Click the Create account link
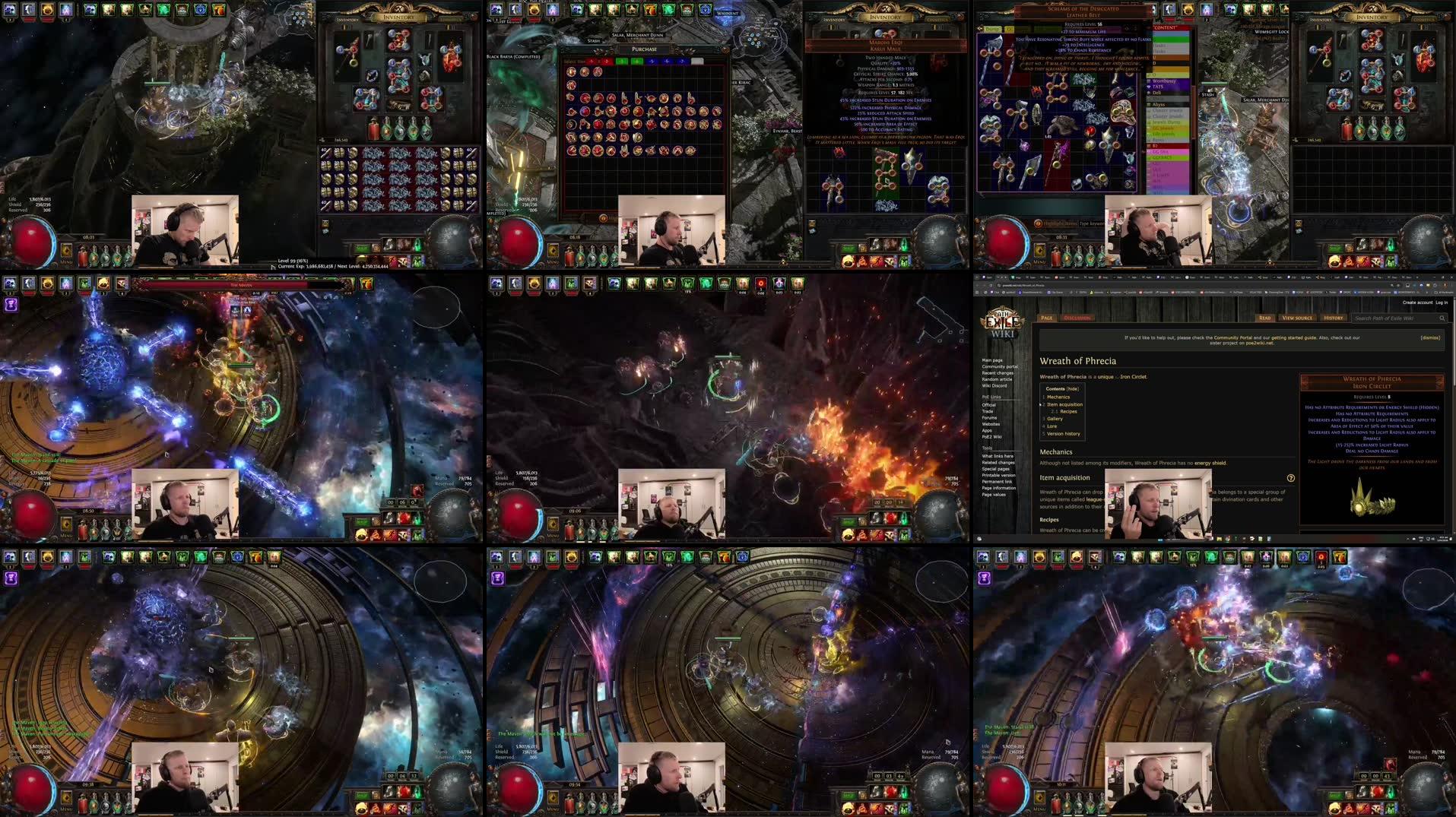1456x817 pixels. click(1418, 302)
